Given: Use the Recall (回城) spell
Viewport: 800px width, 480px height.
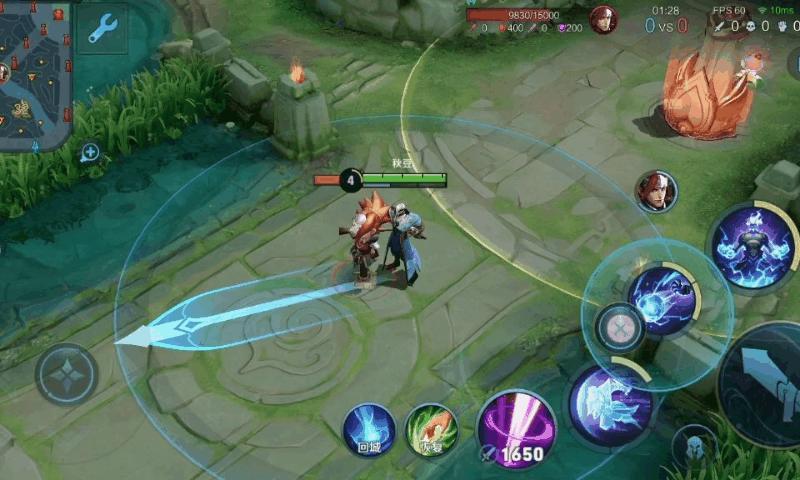Looking at the screenshot, I should (368, 430).
